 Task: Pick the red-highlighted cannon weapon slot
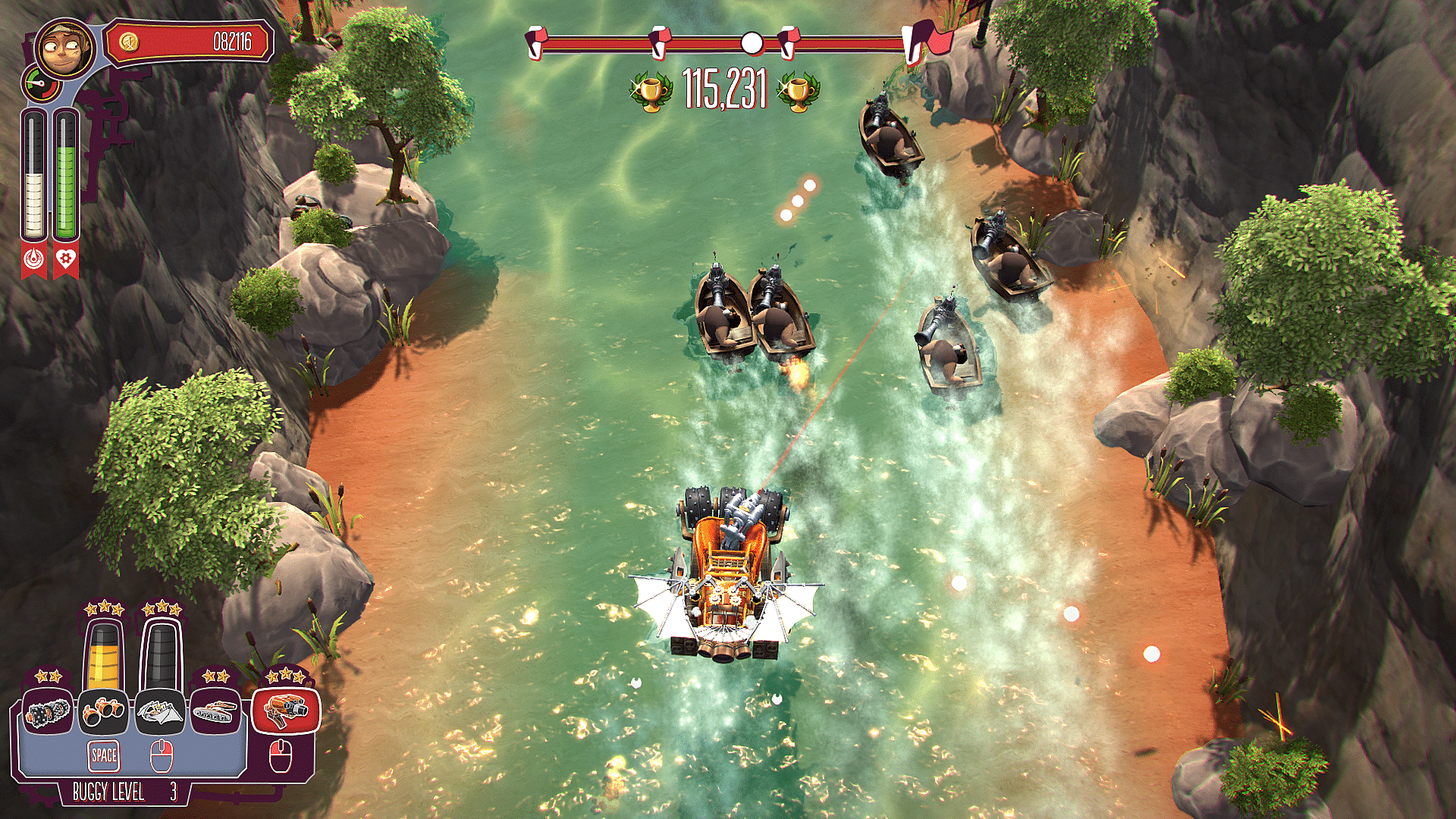point(286,710)
